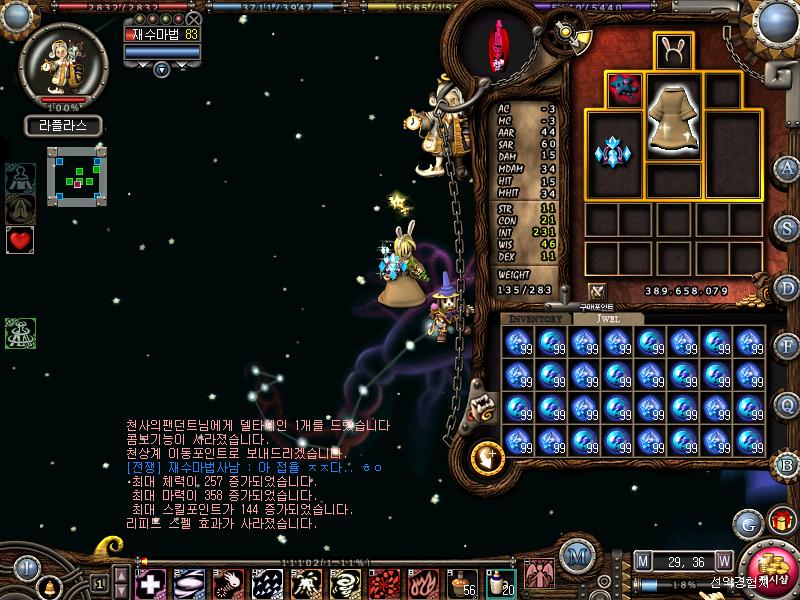The image size is (800, 600).
Task: Click the round B button
Action: pos(787,464)
